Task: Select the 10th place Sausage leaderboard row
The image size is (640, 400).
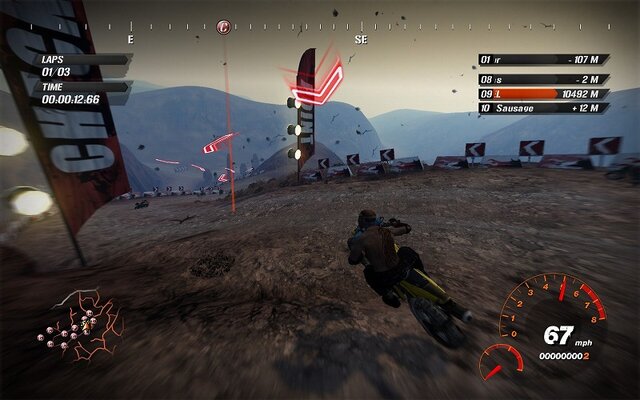Action: click(x=543, y=108)
